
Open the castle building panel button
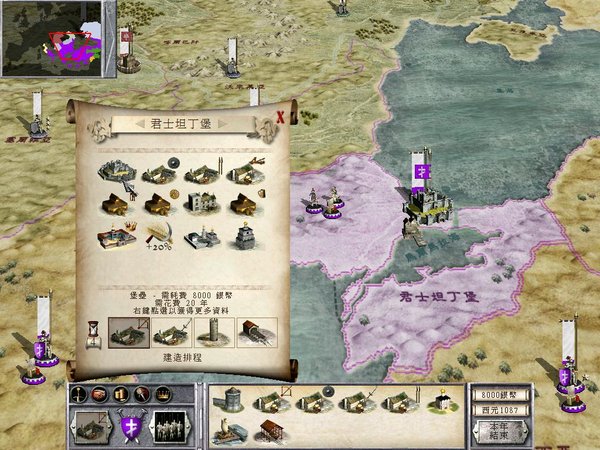pos(90,427)
